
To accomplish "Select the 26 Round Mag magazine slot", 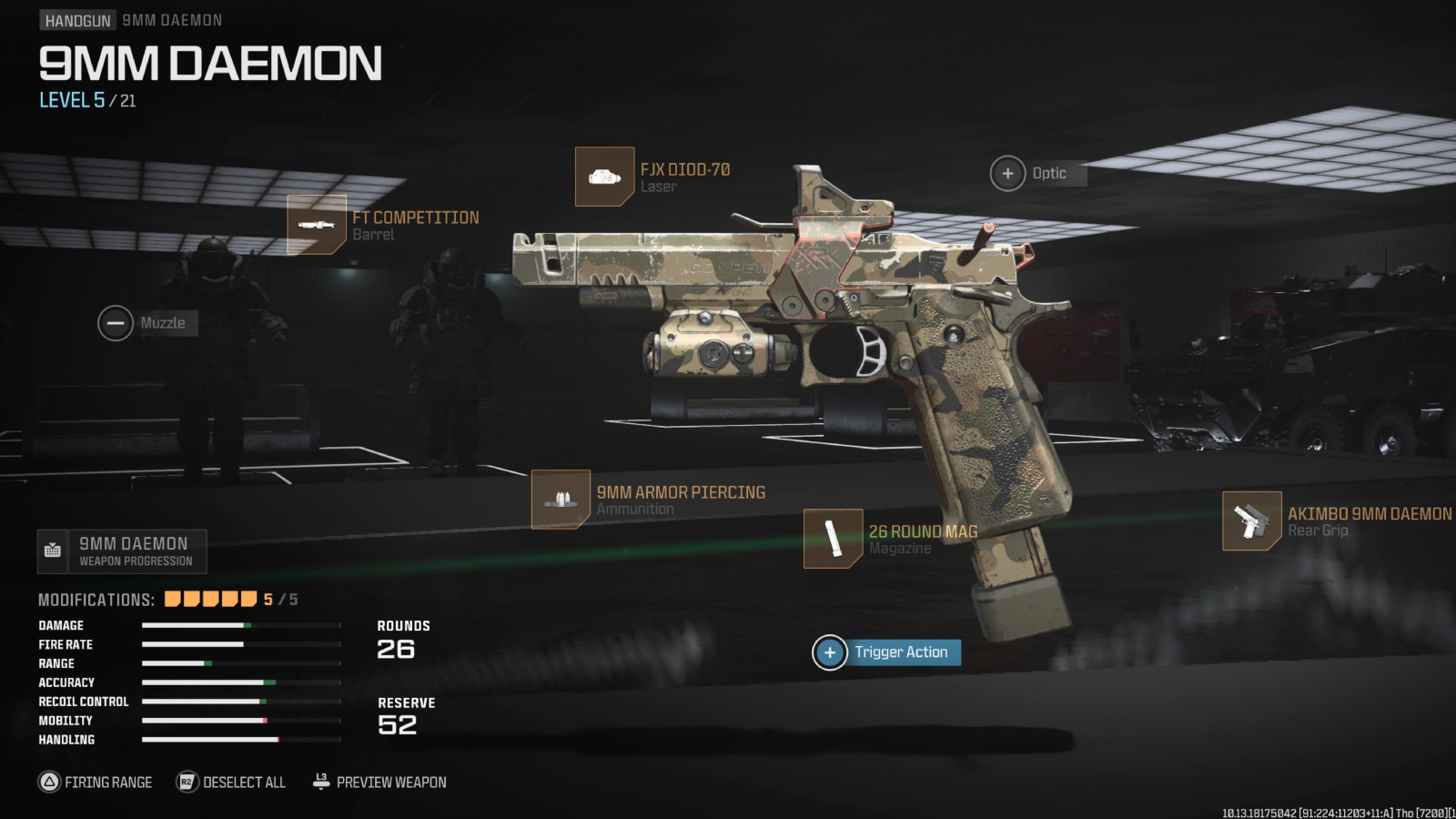I will 834,538.
